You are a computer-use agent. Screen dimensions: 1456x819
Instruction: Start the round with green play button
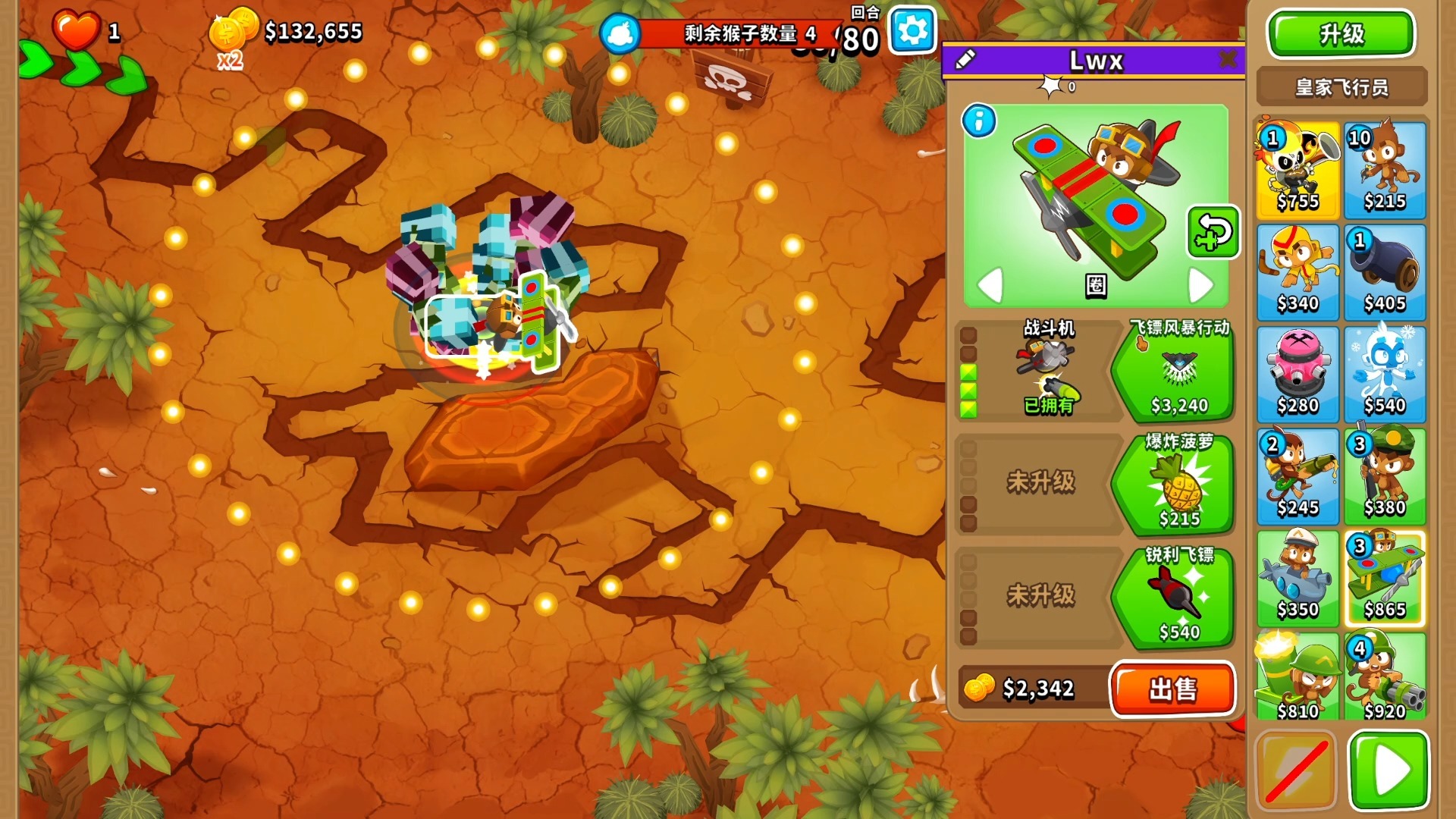1389,770
